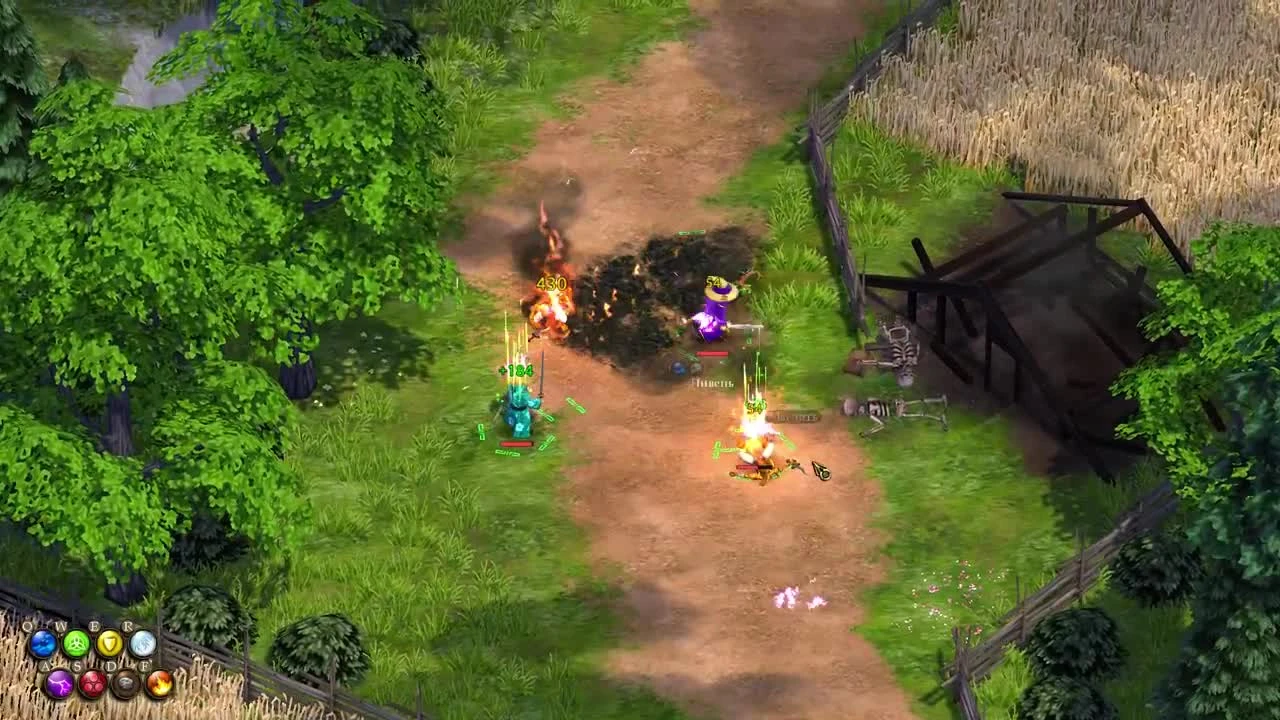This screenshot has width=1280, height=720.
Task: Click the red health bar under the purple wizard
Action: (711, 351)
